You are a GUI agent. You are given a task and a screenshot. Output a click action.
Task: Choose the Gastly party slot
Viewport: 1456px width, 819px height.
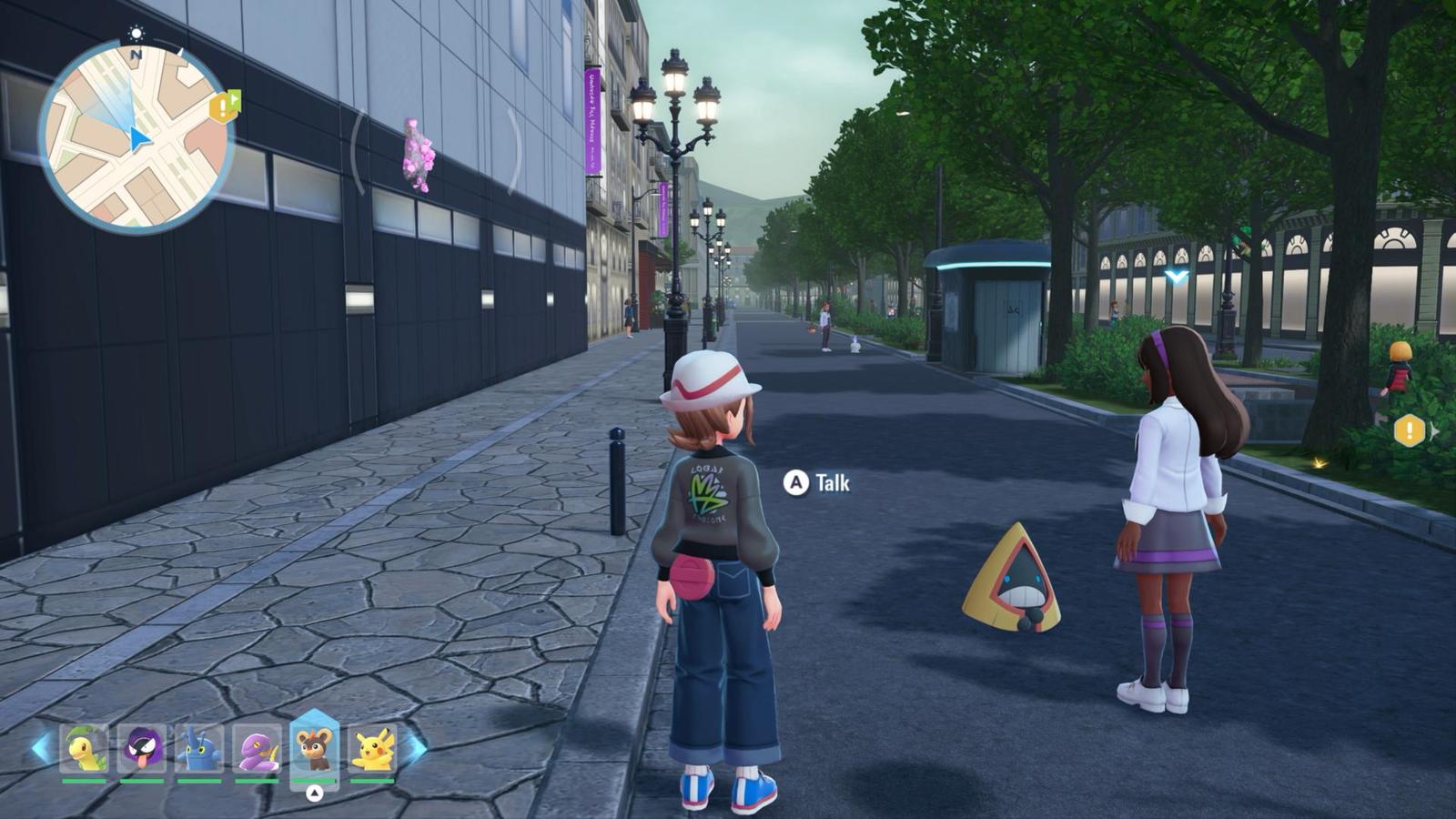(142, 748)
